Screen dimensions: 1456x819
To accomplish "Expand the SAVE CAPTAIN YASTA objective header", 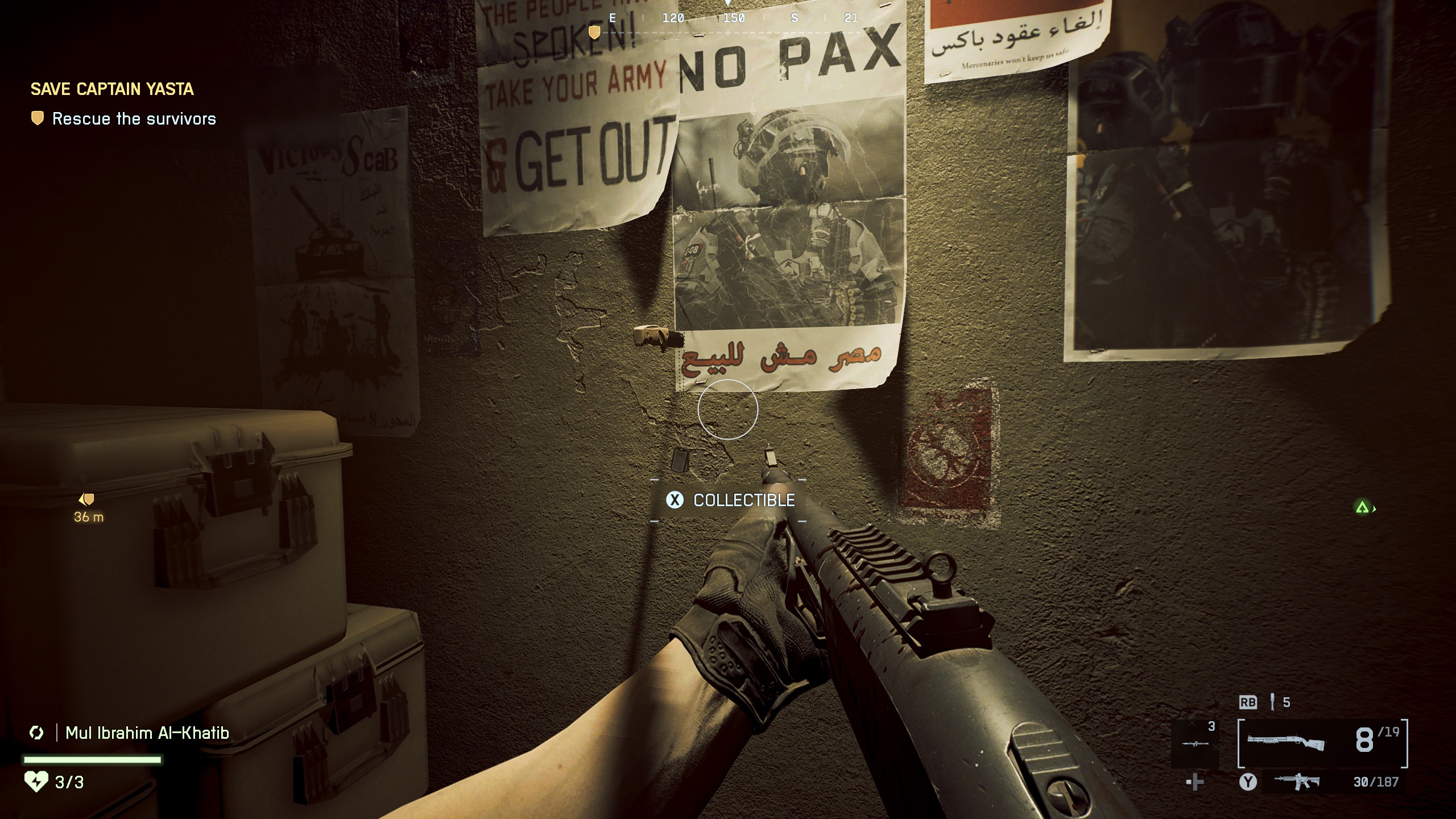I will click(x=113, y=89).
